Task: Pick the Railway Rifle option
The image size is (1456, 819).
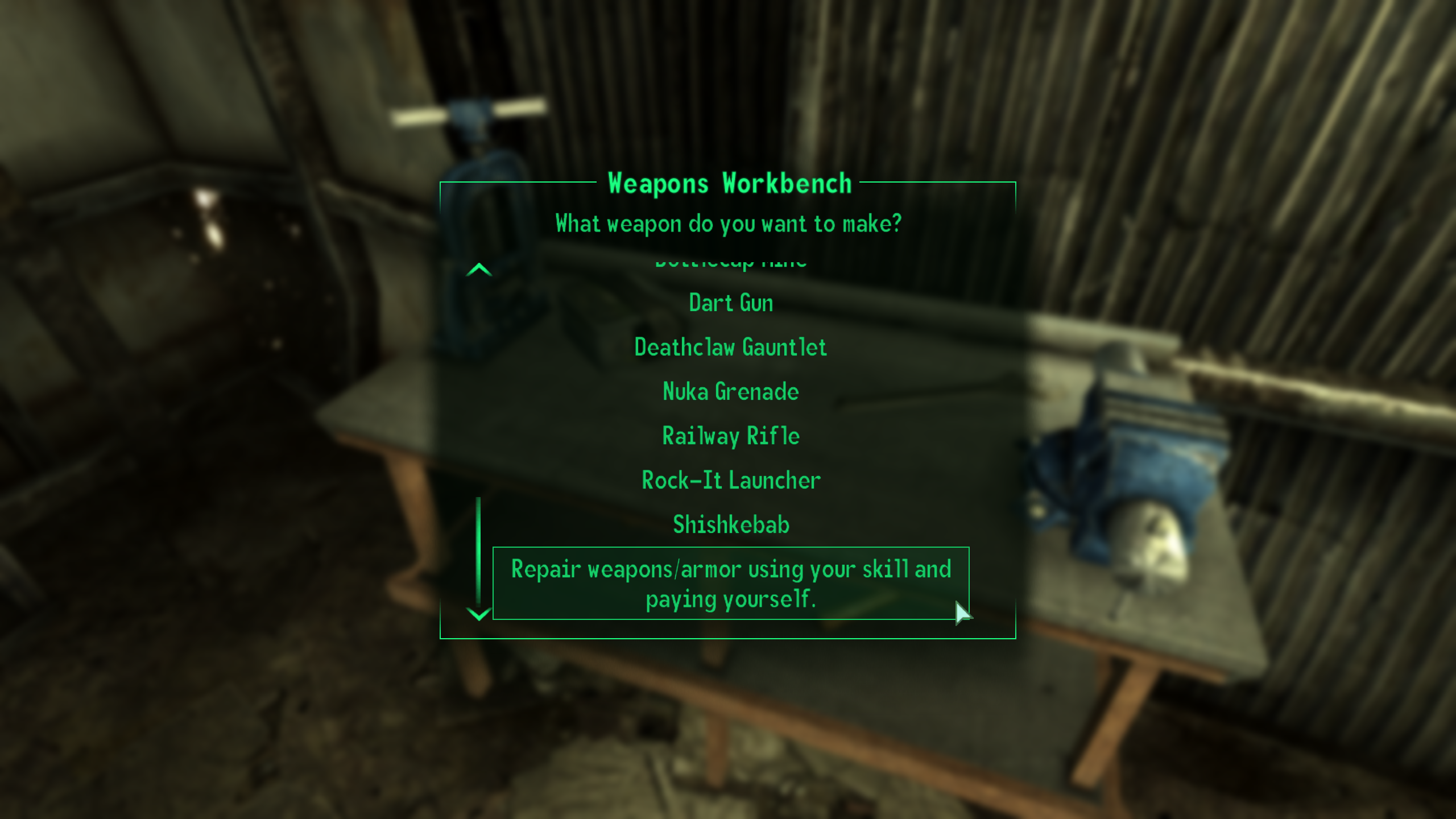Action: (730, 436)
